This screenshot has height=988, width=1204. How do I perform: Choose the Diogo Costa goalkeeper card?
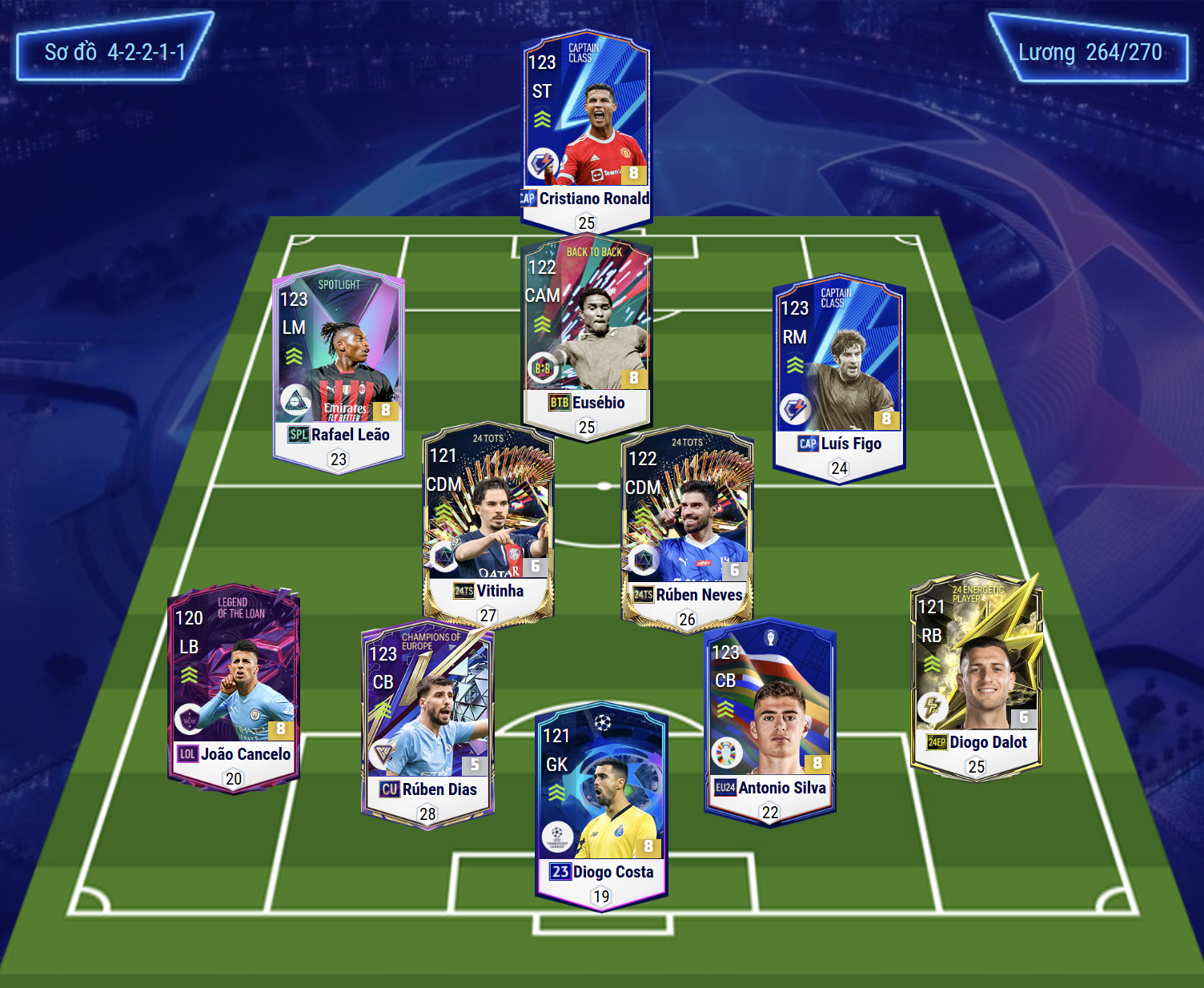click(x=601, y=805)
